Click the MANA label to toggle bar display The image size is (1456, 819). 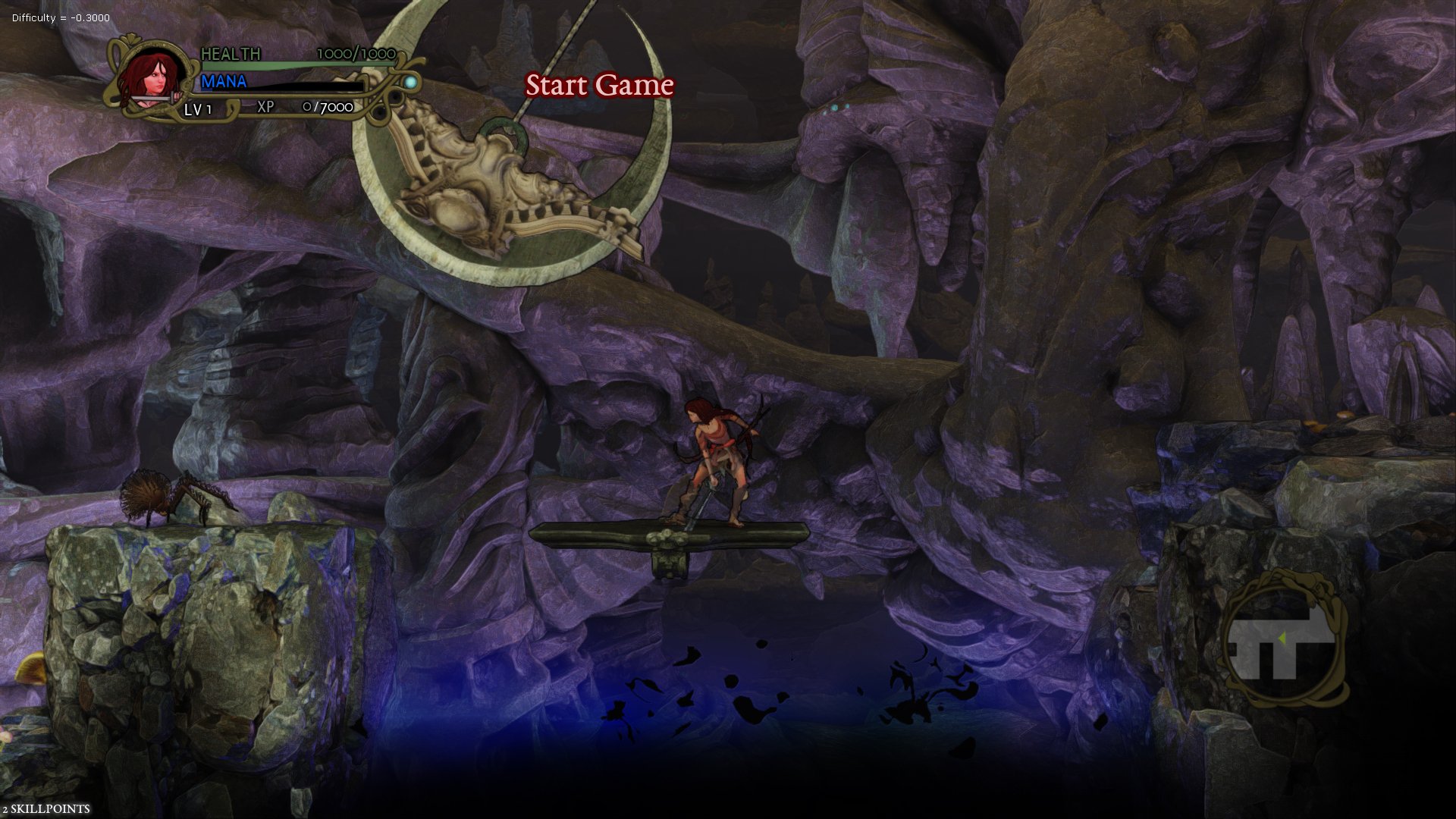[x=225, y=81]
